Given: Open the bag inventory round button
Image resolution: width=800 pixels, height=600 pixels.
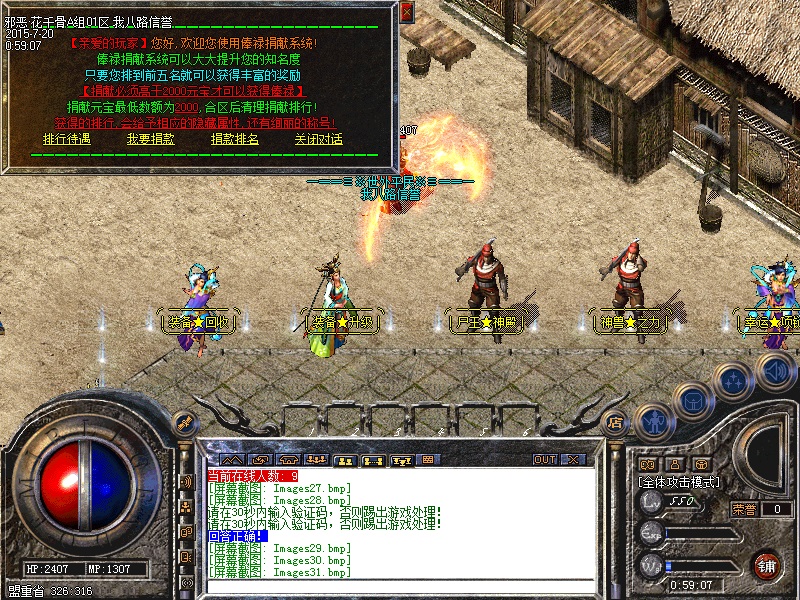Looking at the screenshot, I should (692, 401).
